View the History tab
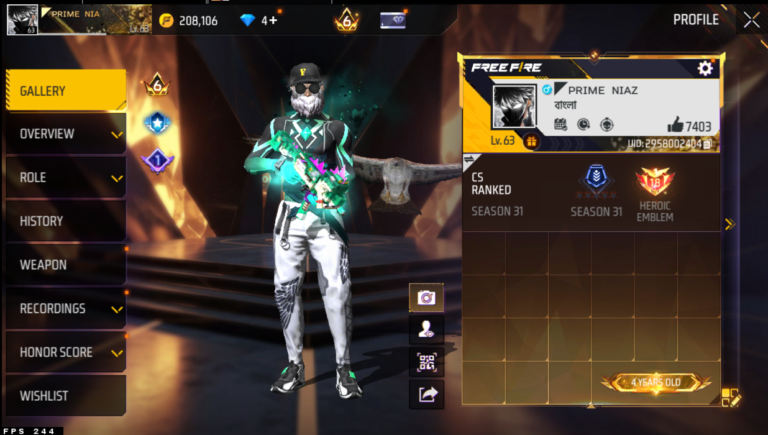 [x=65, y=221]
